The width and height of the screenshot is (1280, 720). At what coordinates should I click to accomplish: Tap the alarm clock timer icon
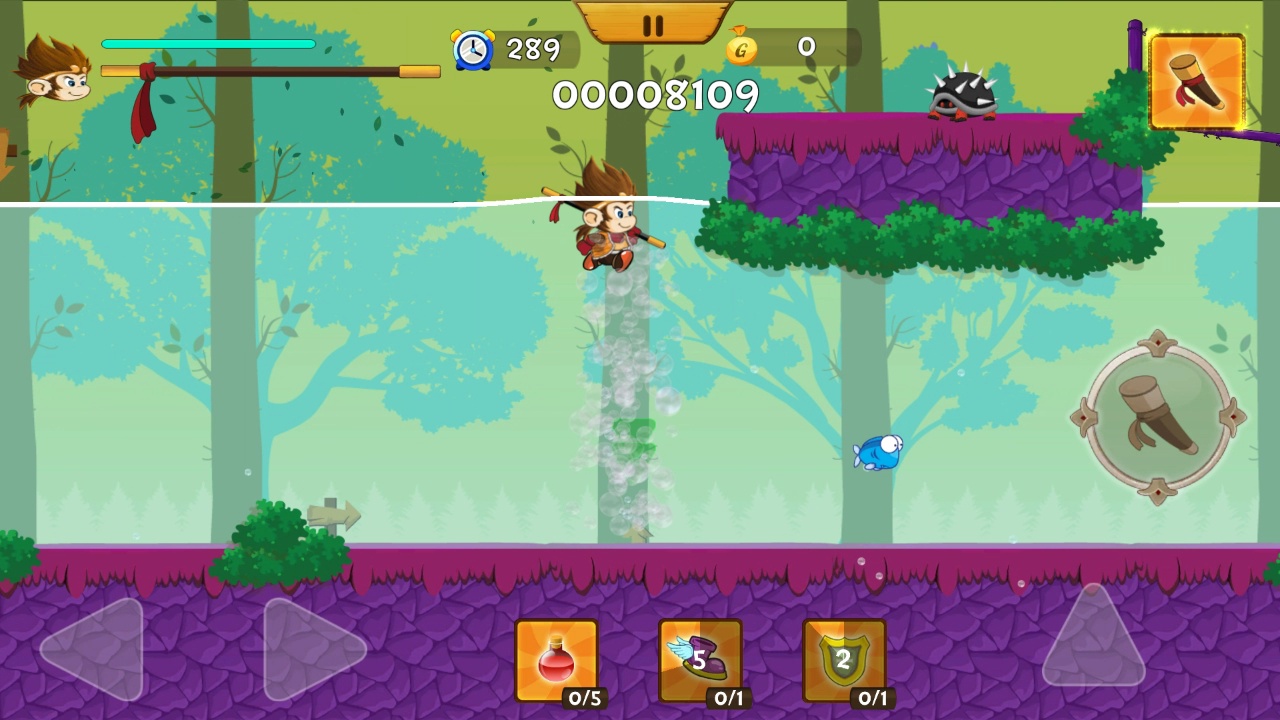click(474, 48)
